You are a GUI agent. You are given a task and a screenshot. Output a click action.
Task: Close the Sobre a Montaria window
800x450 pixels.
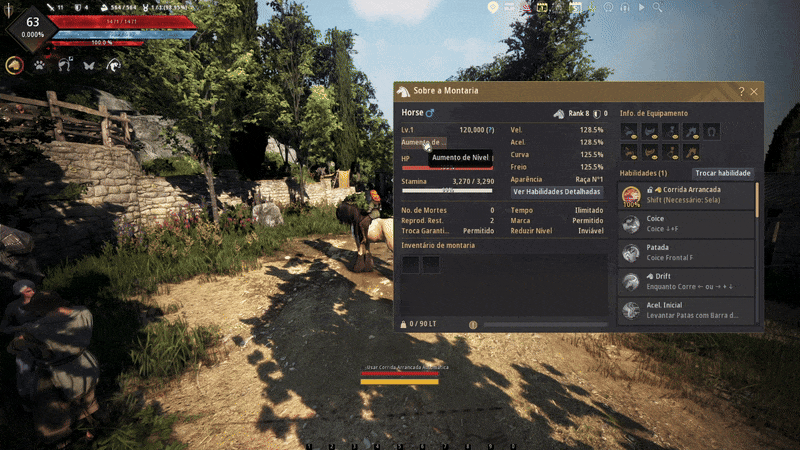click(754, 91)
